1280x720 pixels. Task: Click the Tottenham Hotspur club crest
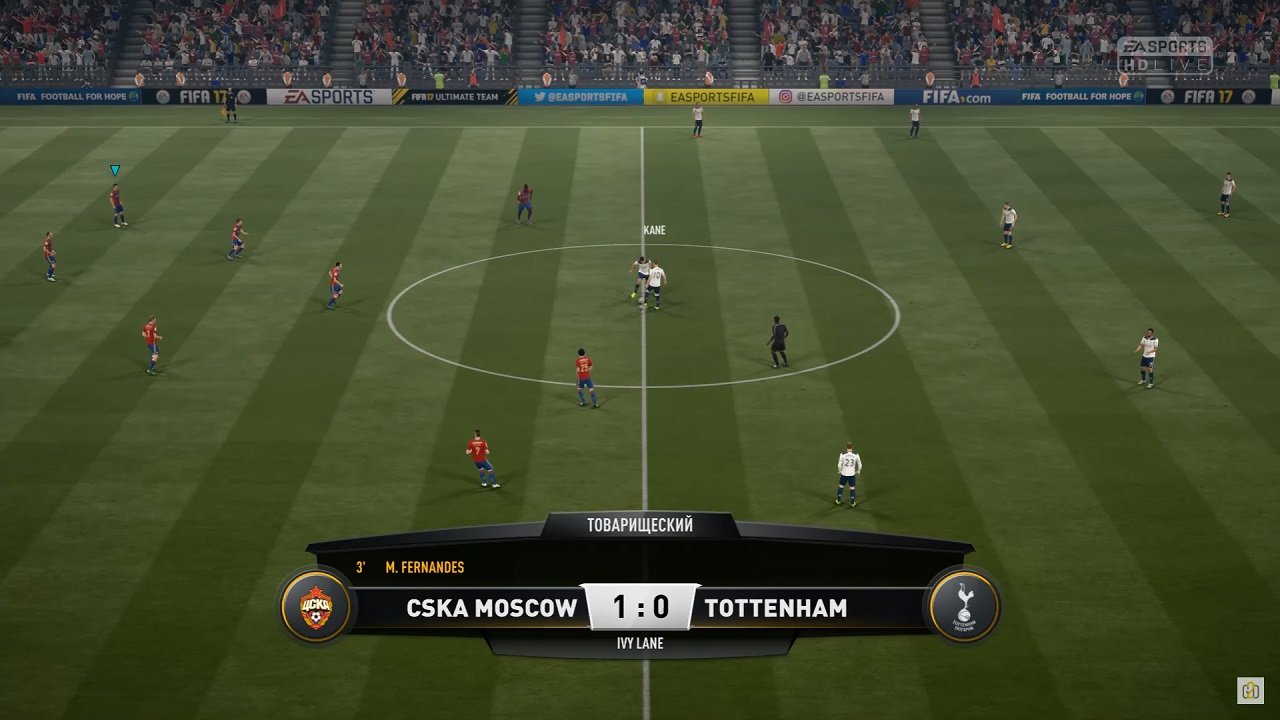coord(962,605)
